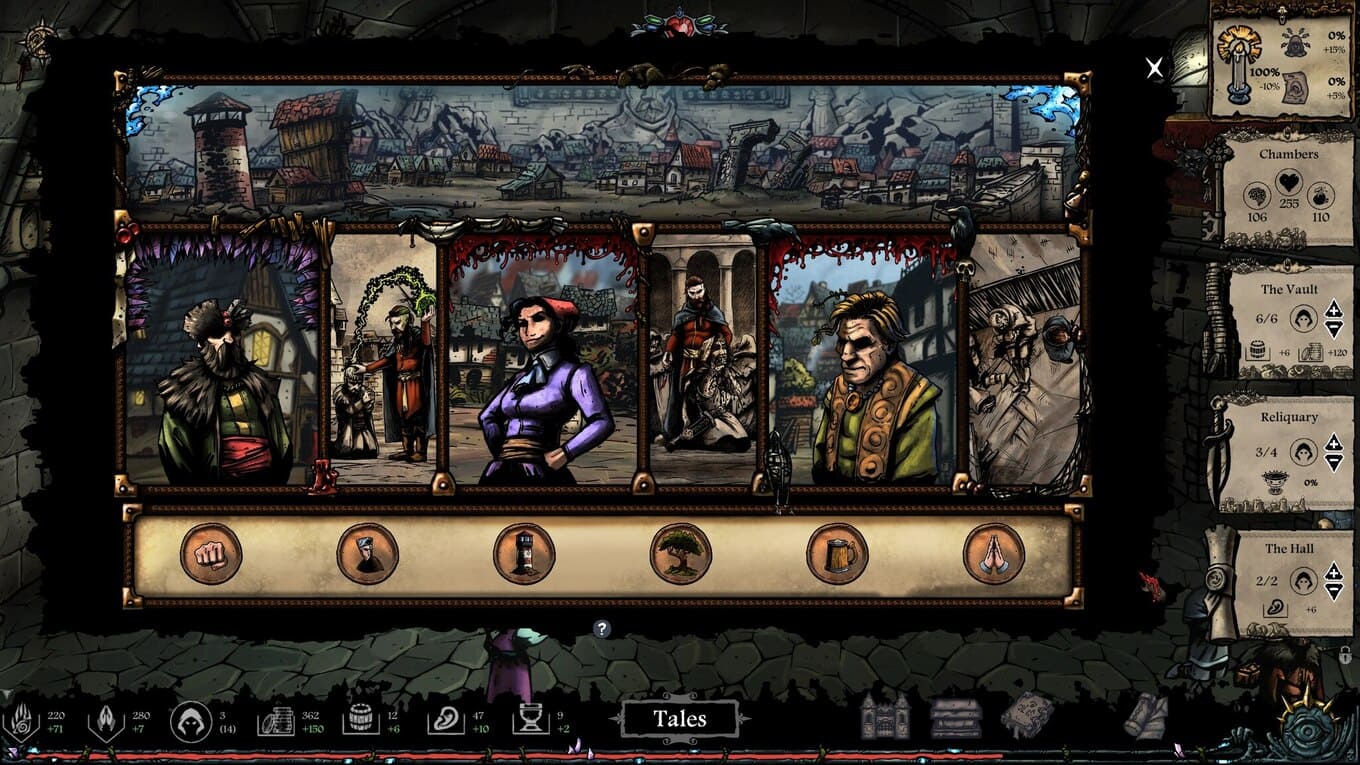
Task: Remove a cultist from The Vault
Action: coord(1333,329)
